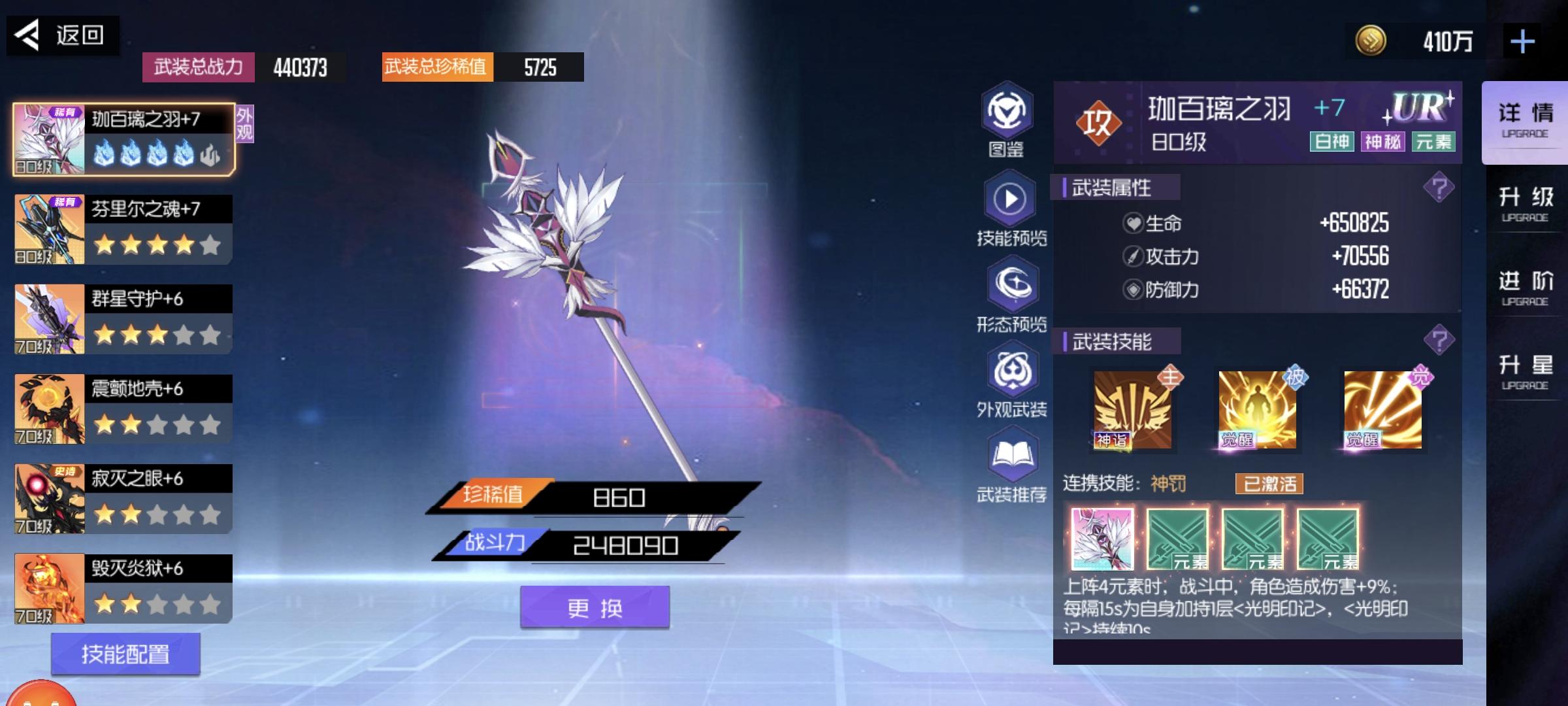This screenshot has width=1568, height=706.
Task: Select the 芬里尔之魂+7 weapon entry
Action: coord(124,229)
